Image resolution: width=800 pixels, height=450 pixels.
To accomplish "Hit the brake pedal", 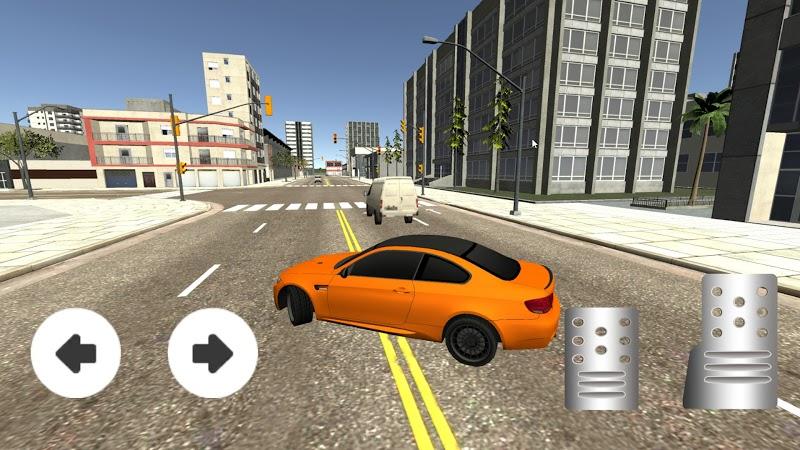I will point(601,358).
